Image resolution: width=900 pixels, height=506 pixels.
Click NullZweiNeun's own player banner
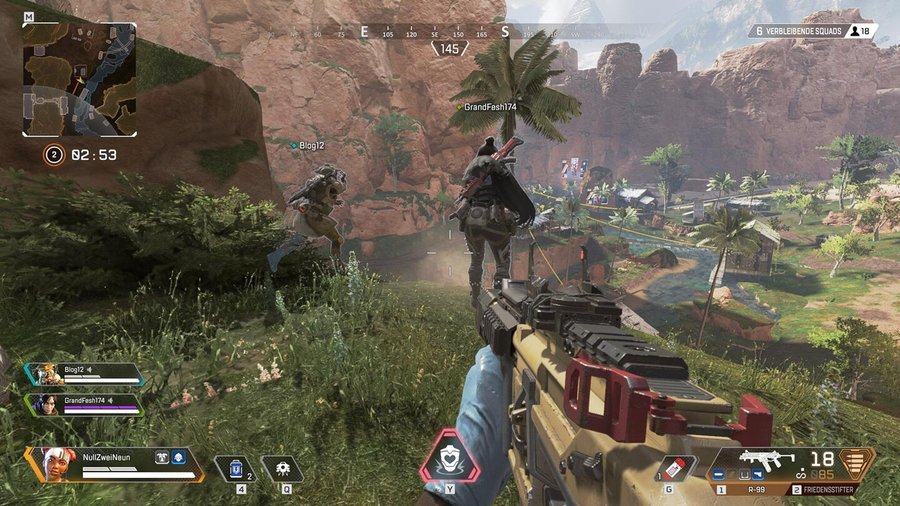pyautogui.click(x=115, y=462)
